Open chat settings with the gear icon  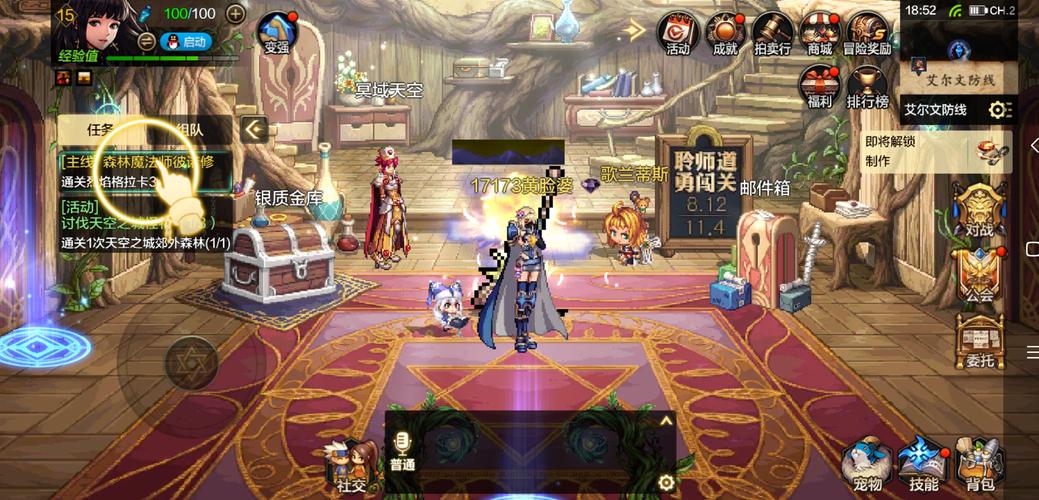(x=666, y=484)
